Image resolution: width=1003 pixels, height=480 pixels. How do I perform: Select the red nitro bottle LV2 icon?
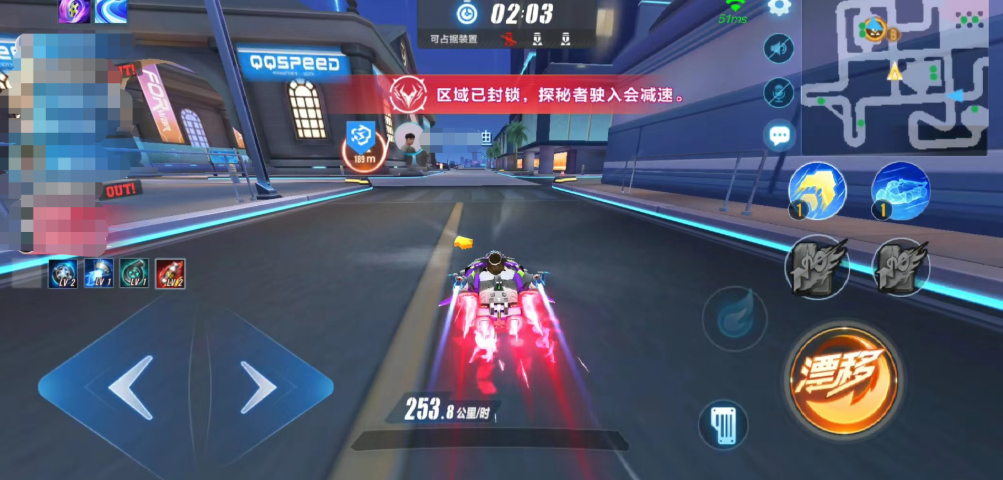[x=170, y=273]
